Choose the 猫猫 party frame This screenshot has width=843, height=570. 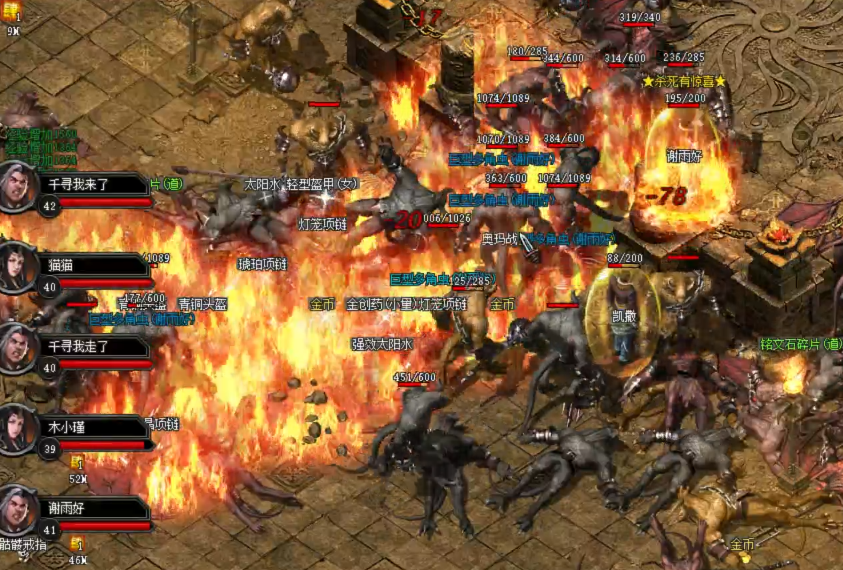click(90, 265)
